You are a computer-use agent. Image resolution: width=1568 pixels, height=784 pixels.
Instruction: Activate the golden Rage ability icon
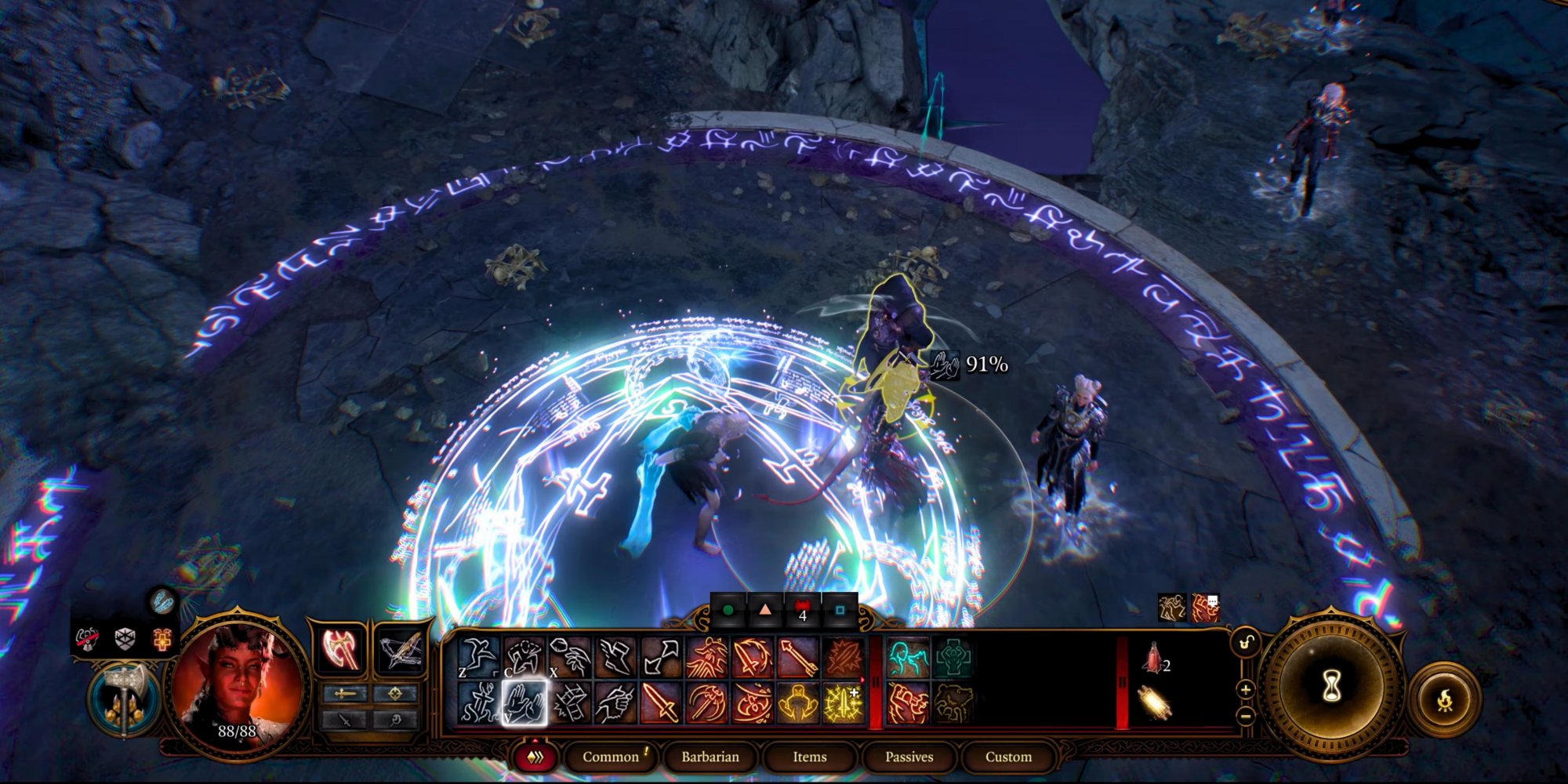(x=797, y=702)
